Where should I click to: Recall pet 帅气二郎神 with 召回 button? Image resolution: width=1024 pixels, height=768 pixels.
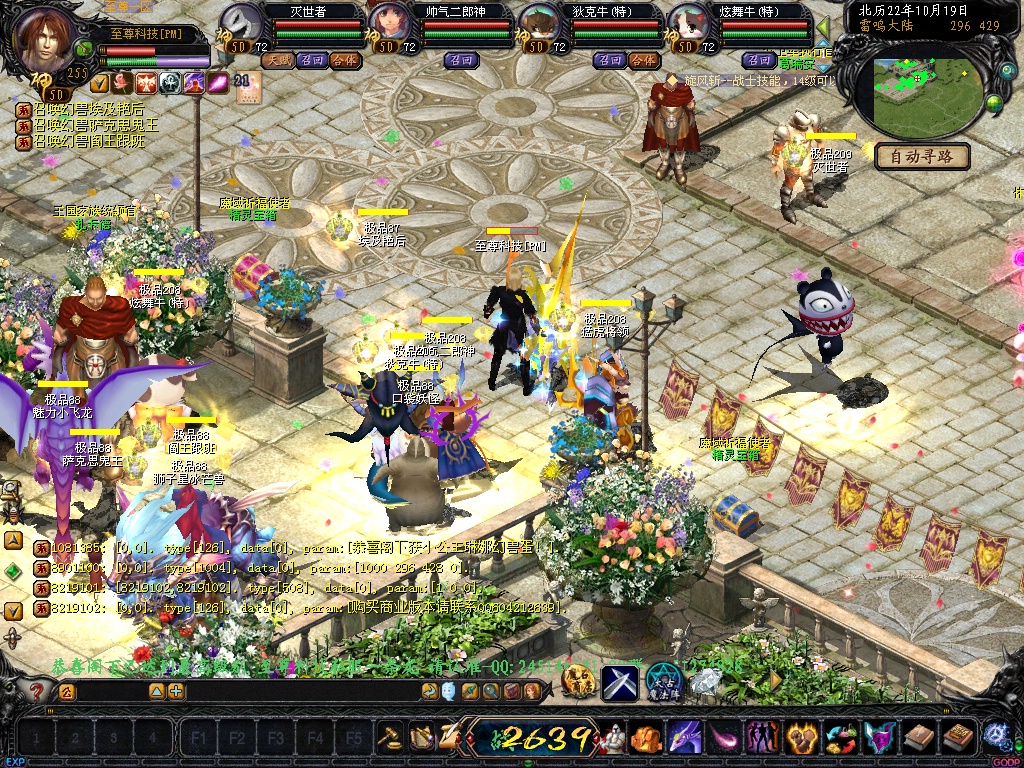(461, 60)
